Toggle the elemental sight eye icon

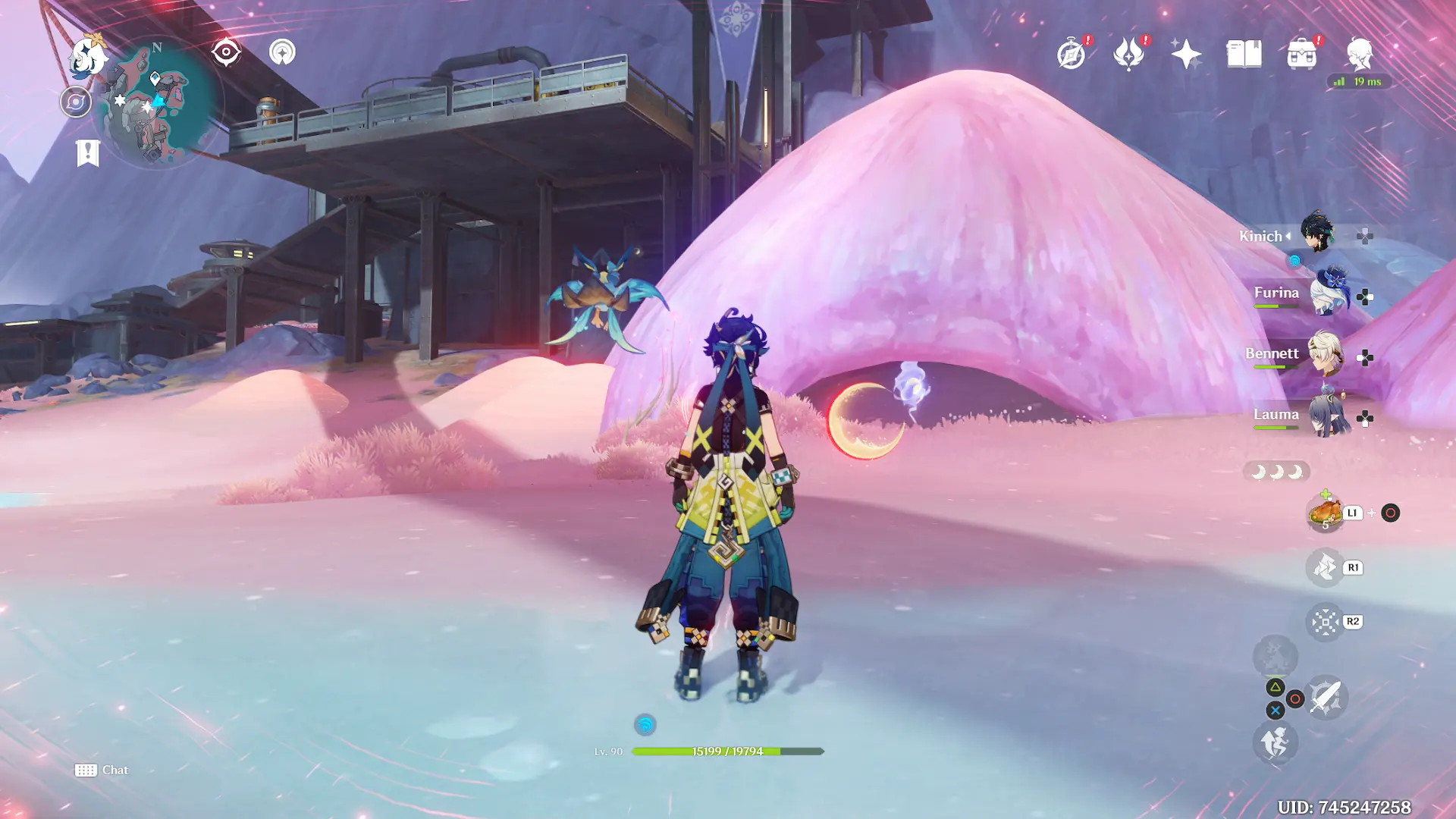coord(226,52)
